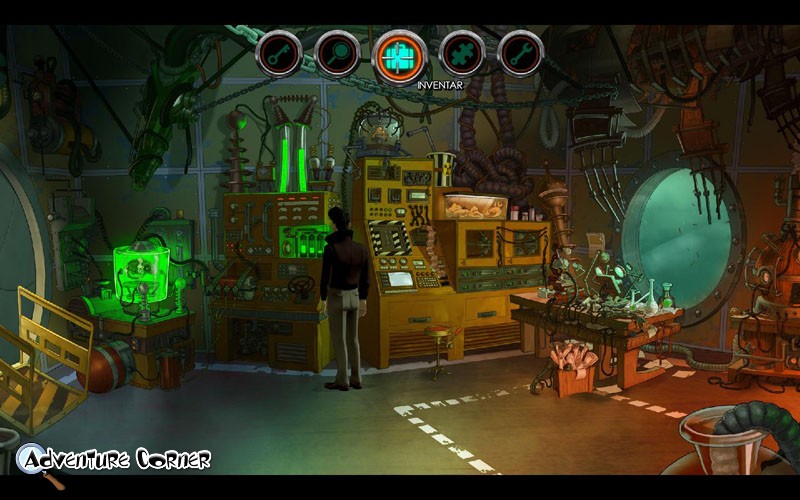Choose the puzzle piece icon

pos(461,53)
